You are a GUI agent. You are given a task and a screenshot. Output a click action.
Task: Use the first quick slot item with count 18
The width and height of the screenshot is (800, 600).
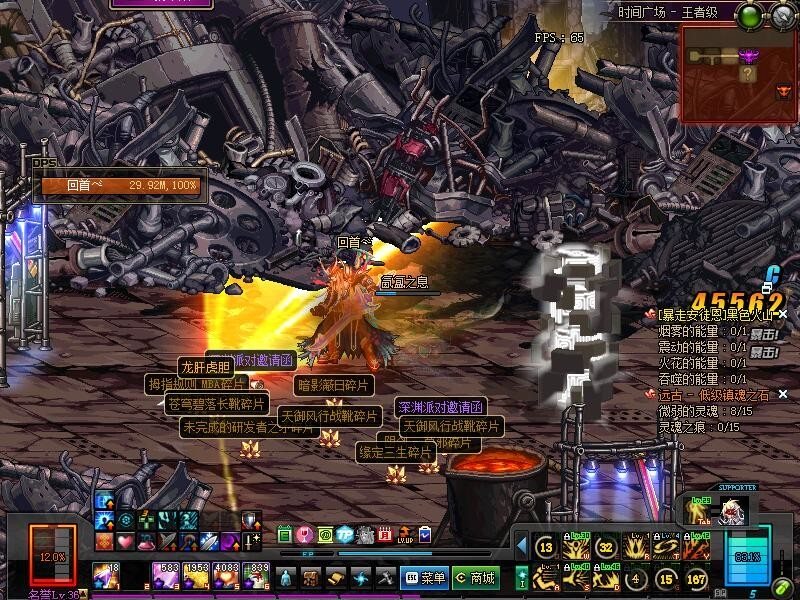click(x=106, y=577)
